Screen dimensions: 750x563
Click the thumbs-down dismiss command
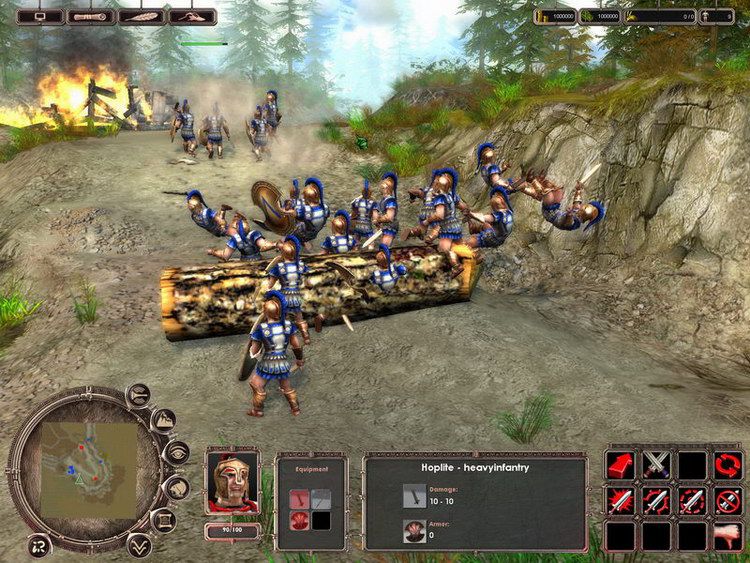click(x=728, y=536)
